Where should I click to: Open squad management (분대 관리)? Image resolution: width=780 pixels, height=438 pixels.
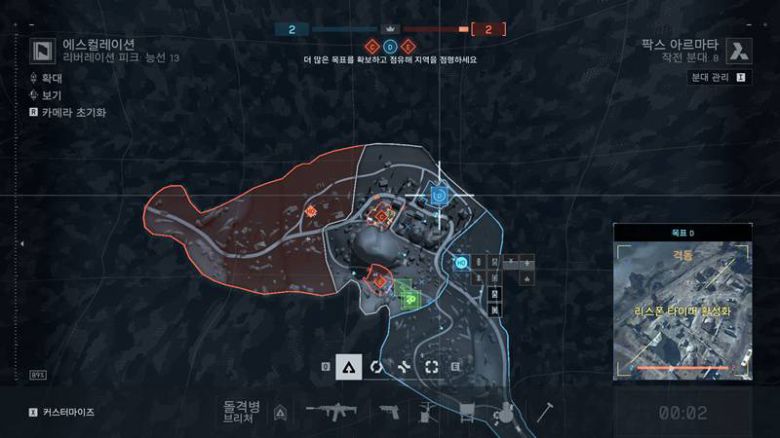pyautogui.click(x=720, y=77)
